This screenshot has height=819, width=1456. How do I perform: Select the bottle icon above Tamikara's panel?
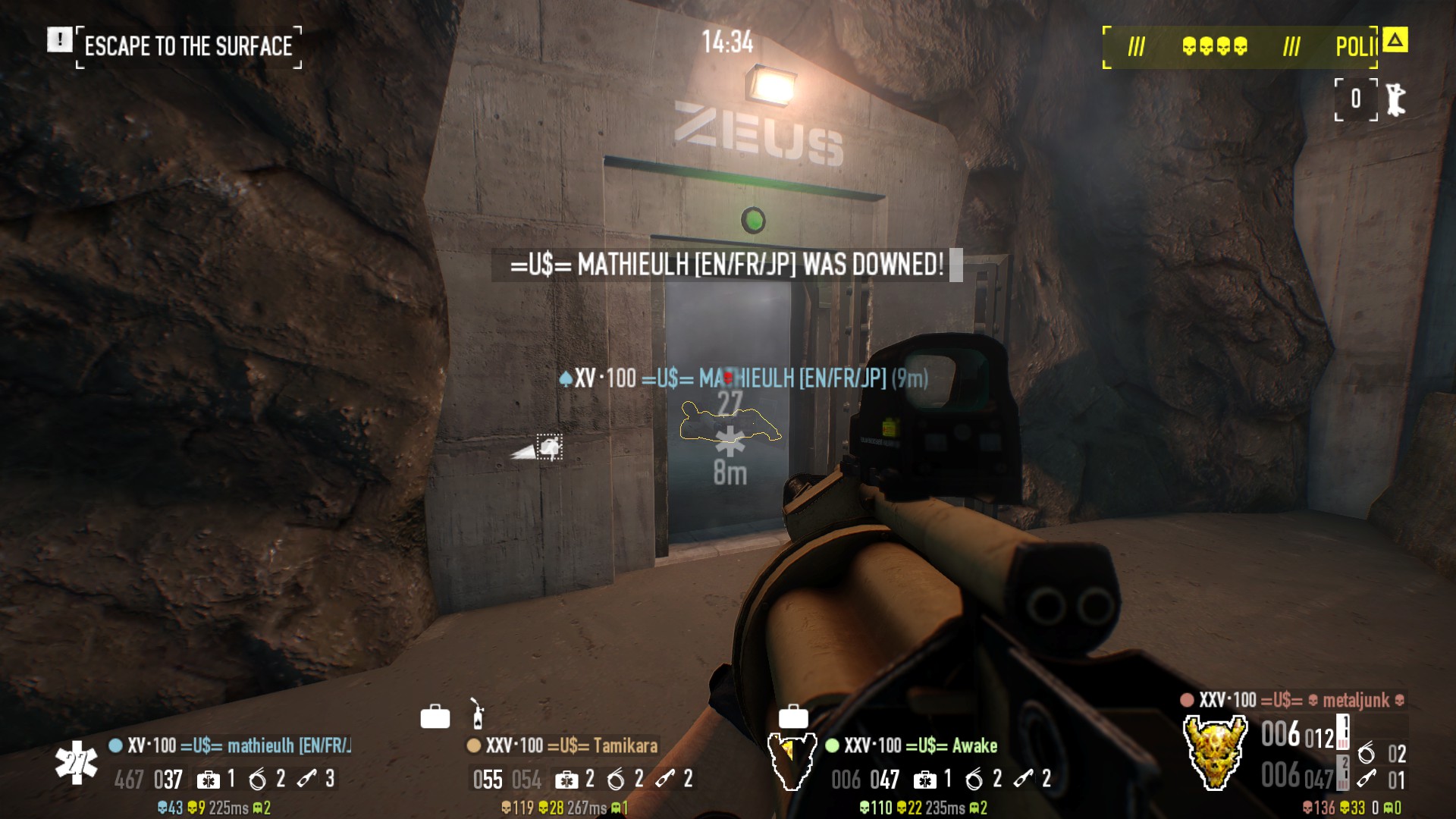point(477,714)
